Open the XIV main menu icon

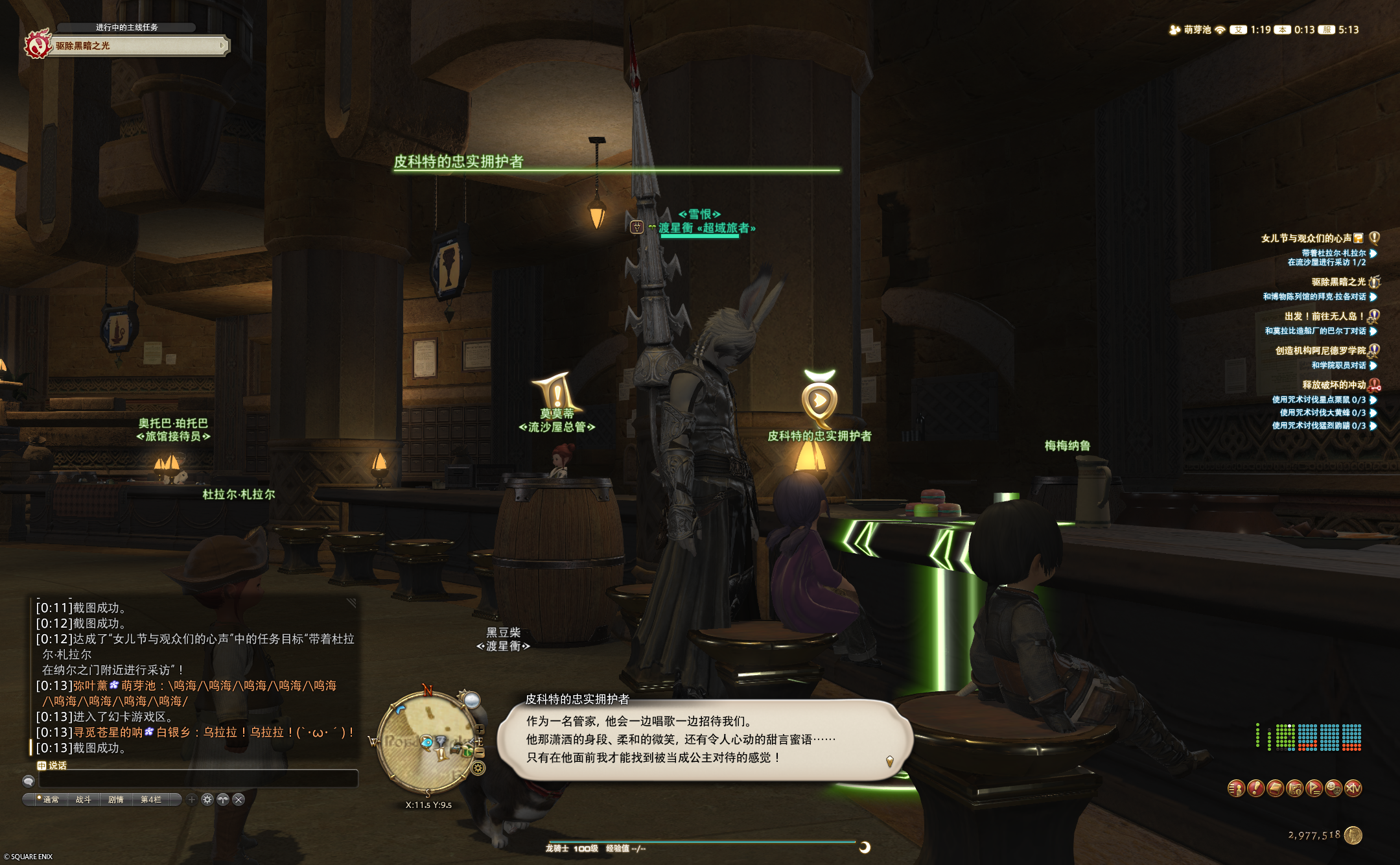click(x=1352, y=789)
